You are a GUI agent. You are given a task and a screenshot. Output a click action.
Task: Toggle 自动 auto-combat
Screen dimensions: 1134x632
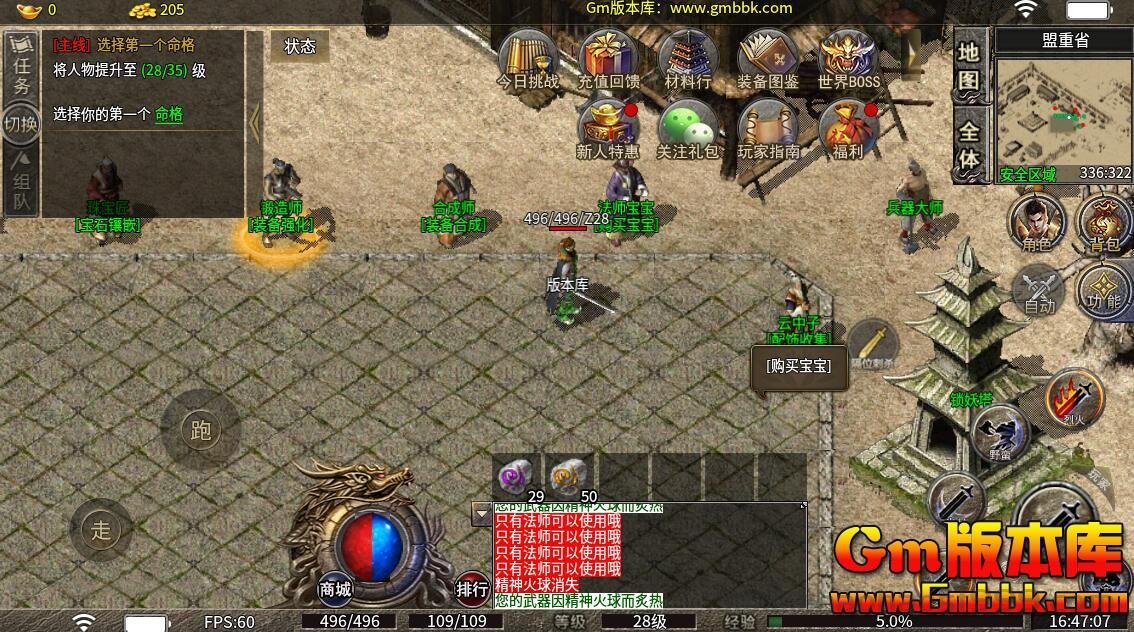pyautogui.click(x=1039, y=291)
